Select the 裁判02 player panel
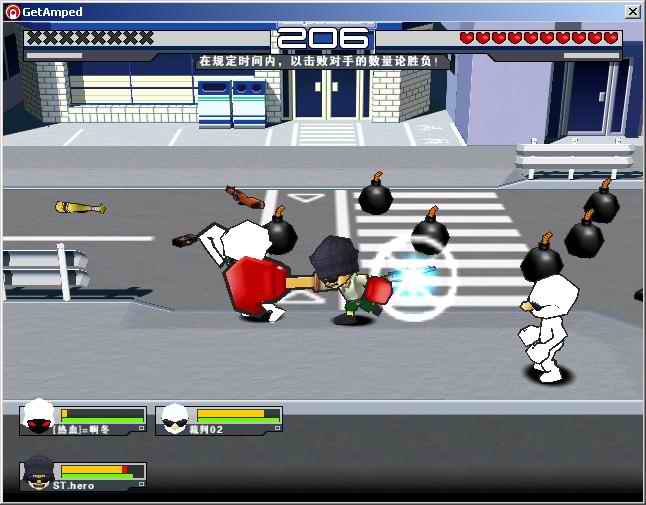Image resolution: width=646 pixels, height=505 pixels. click(219, 420)
